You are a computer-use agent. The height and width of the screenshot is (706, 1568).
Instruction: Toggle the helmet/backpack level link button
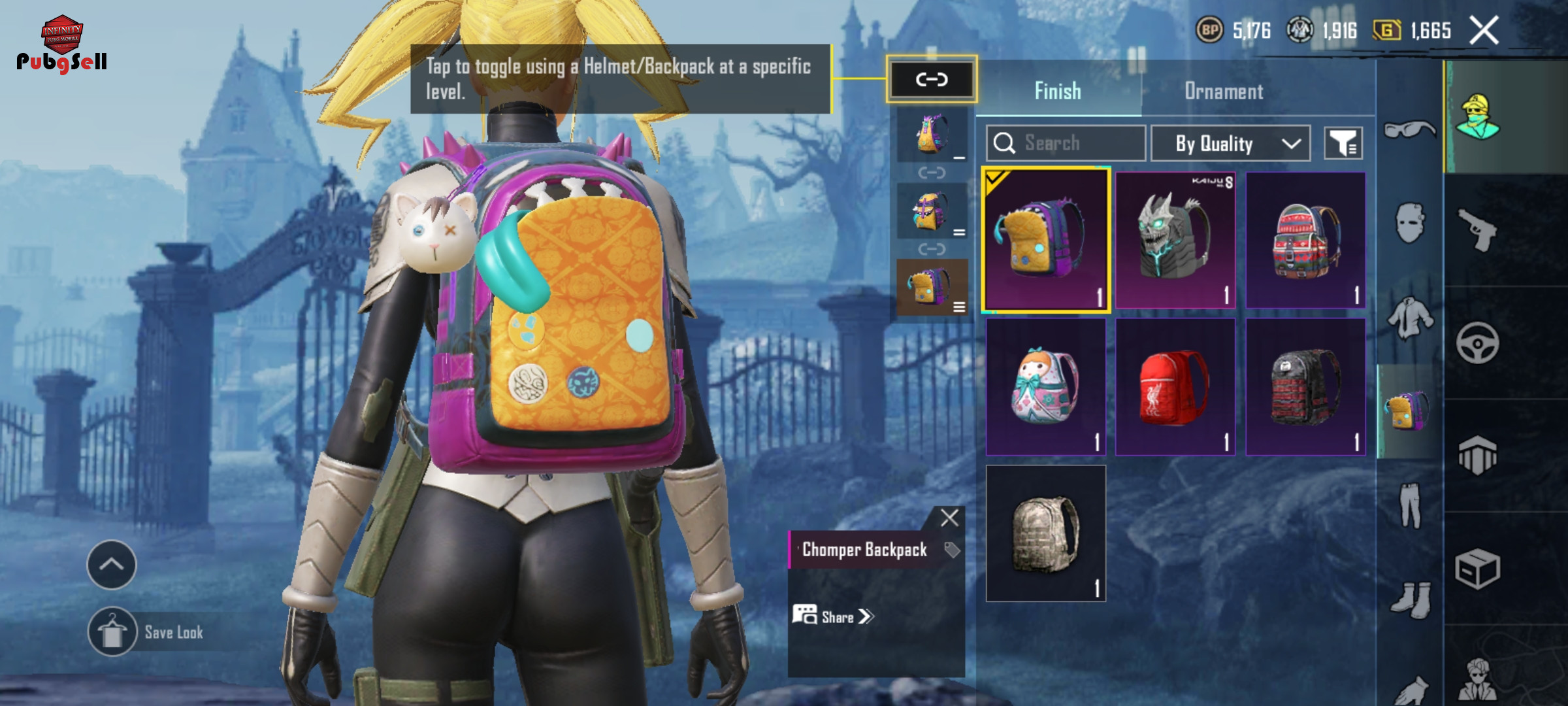click(x=931, y=80)
